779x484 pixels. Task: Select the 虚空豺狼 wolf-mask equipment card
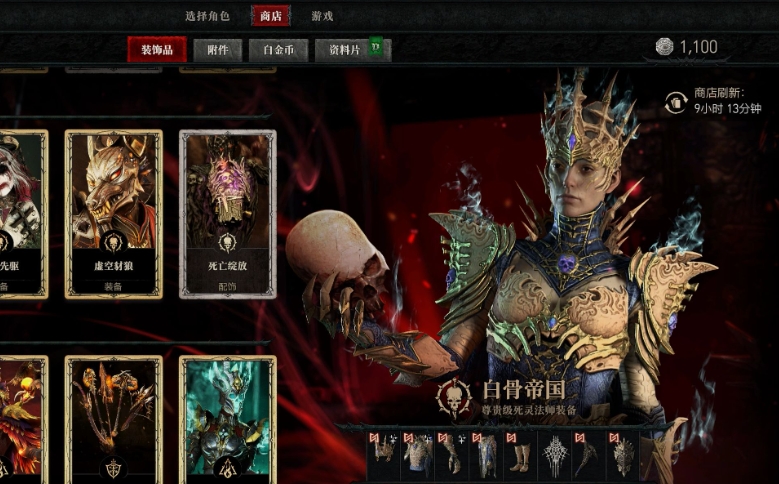point(114,214)
